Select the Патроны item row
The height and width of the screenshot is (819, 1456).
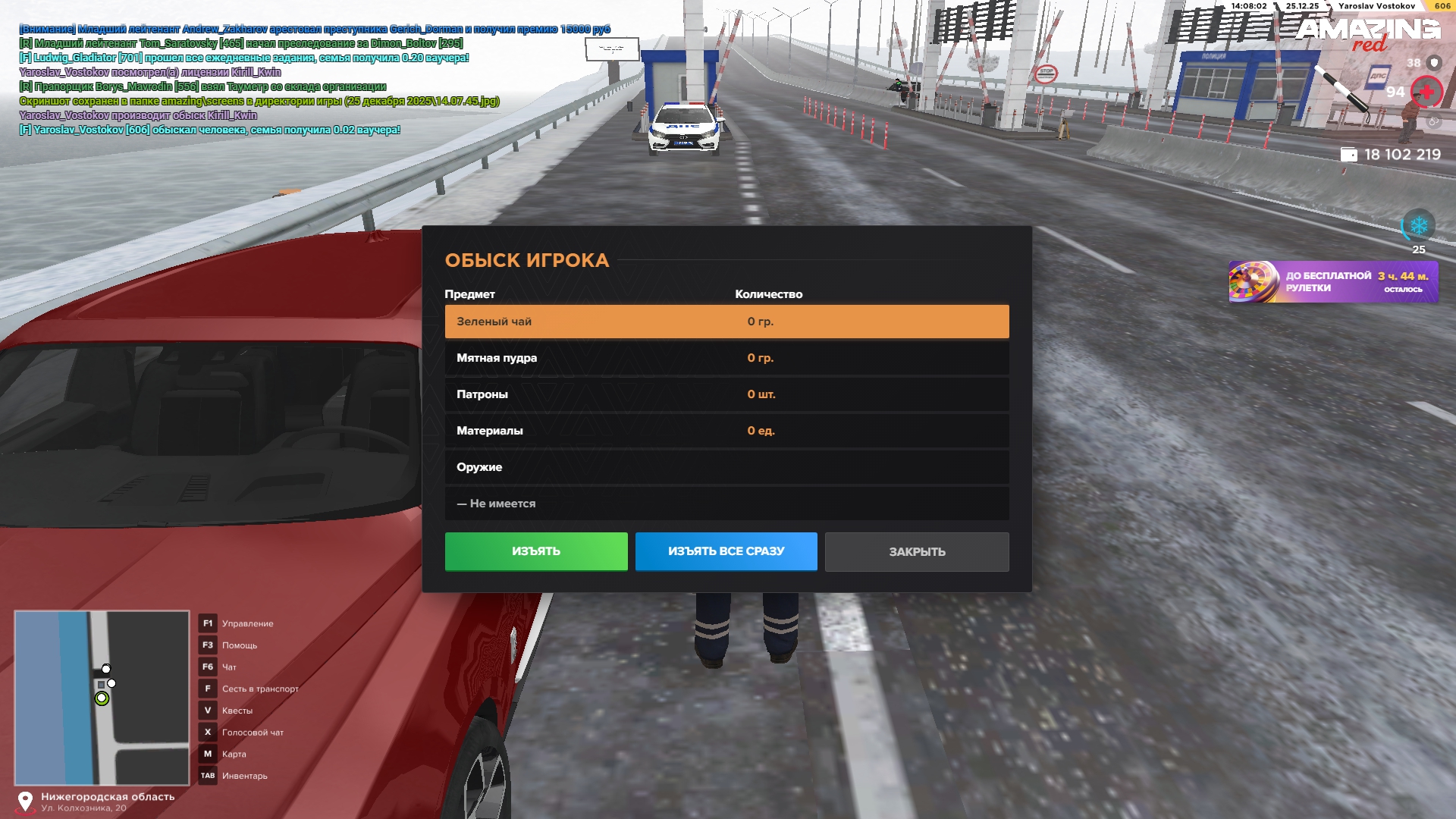coord(726,394)
